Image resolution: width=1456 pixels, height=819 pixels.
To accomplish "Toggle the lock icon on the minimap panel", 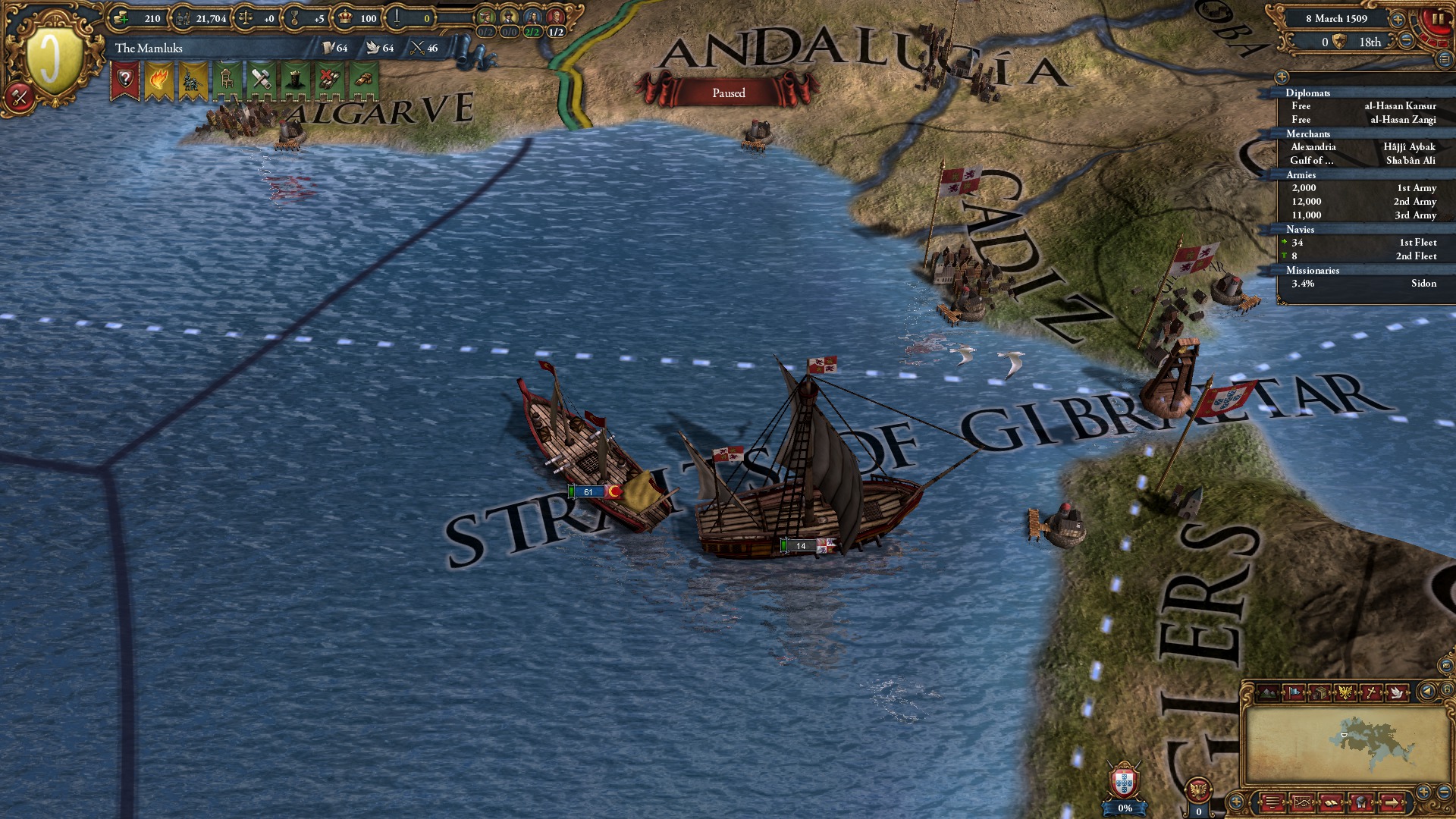I will click(x=1447, y=691).
